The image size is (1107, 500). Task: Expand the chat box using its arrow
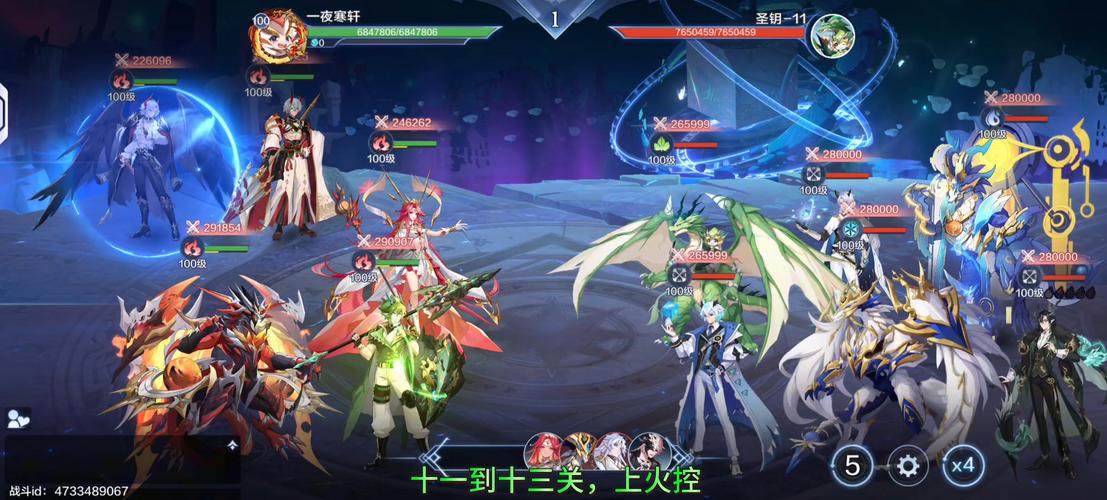[232, 445]
